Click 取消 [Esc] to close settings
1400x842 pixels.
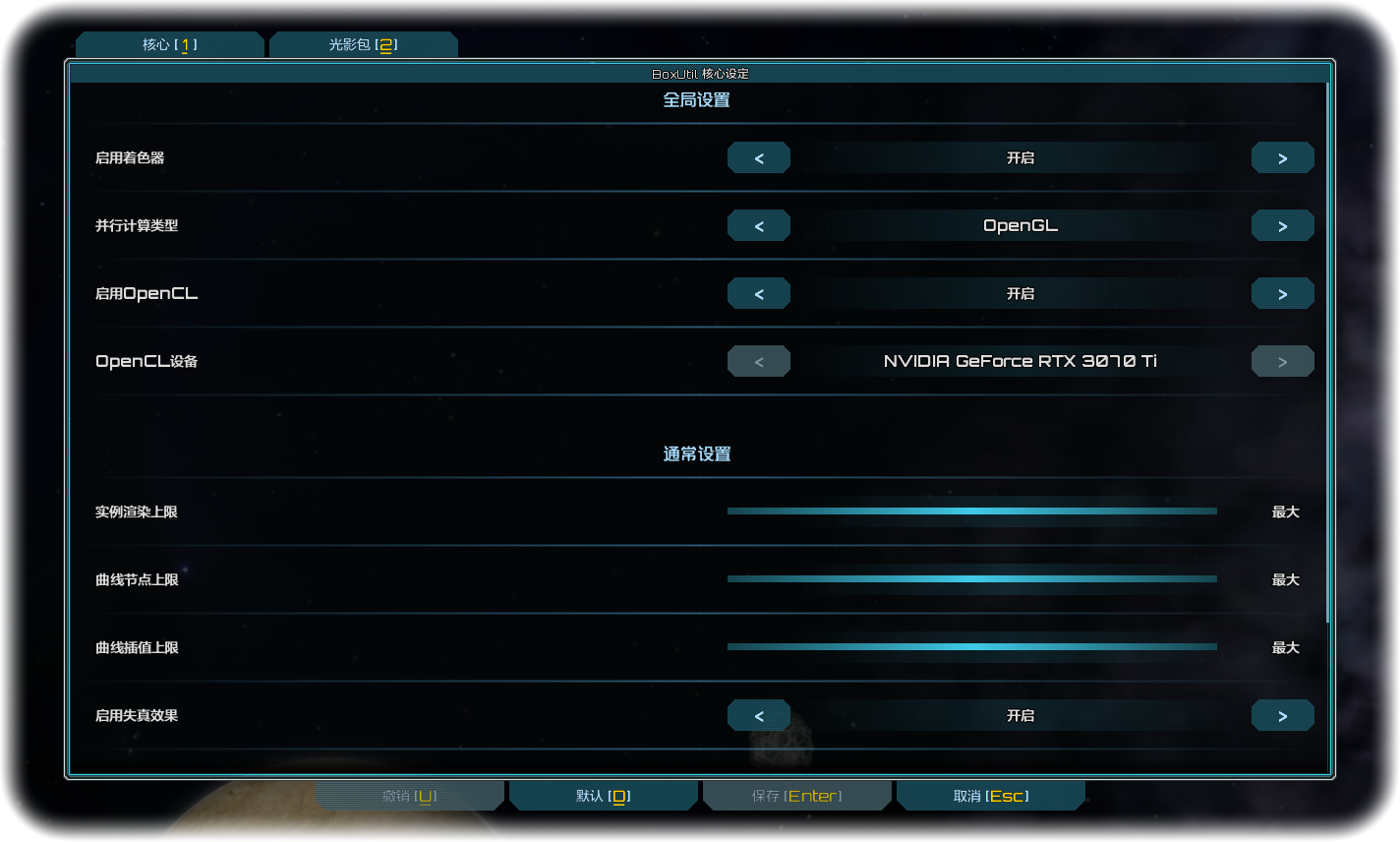coord(991,795)
